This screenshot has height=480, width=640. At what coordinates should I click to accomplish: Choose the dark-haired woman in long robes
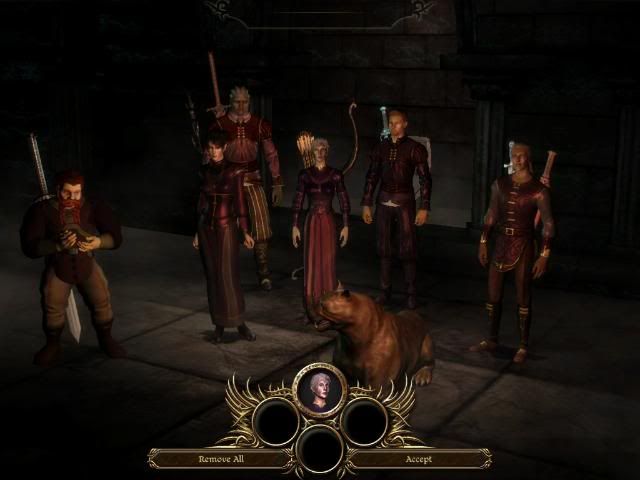coord(220,235)
